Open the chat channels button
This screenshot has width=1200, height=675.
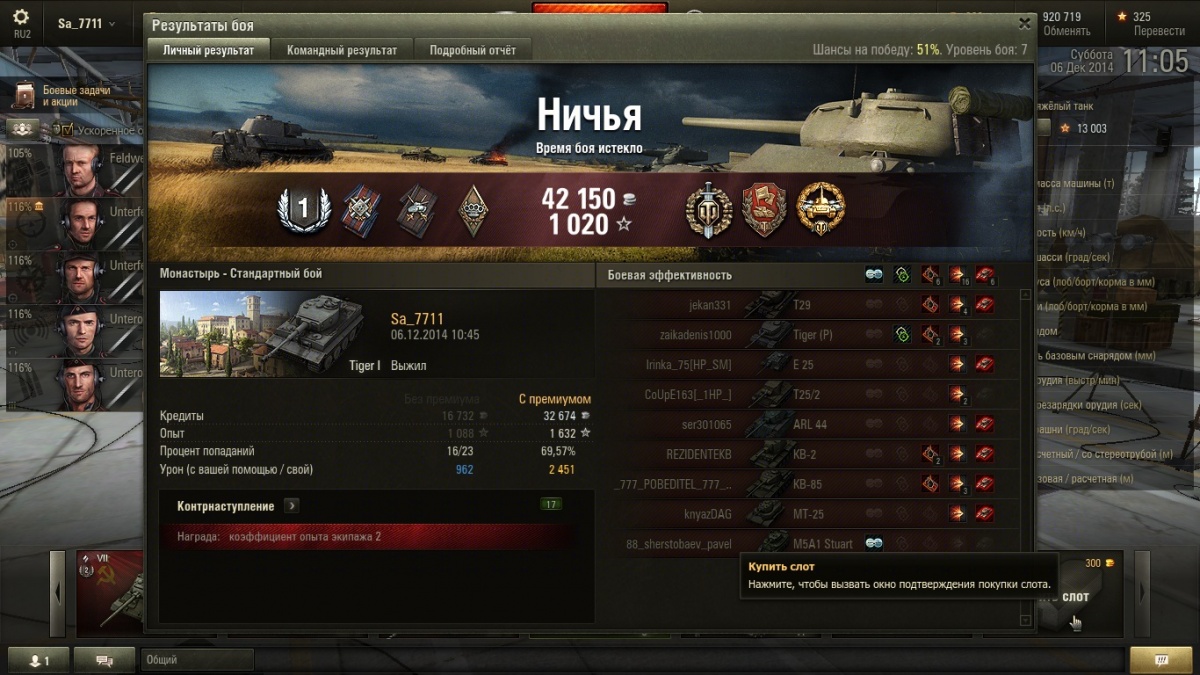point(104,660)
